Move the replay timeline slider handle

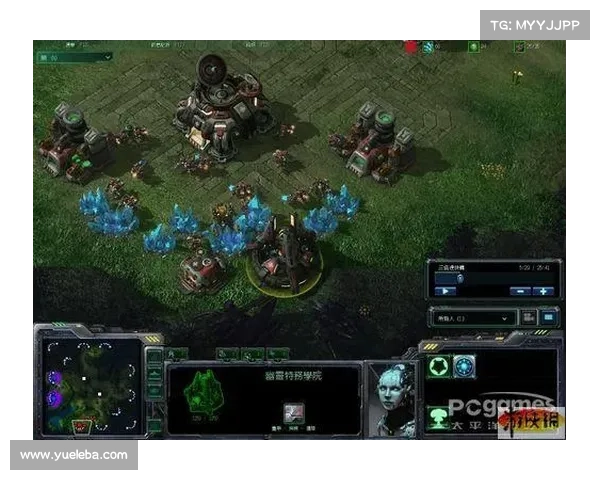pos(459,278)
